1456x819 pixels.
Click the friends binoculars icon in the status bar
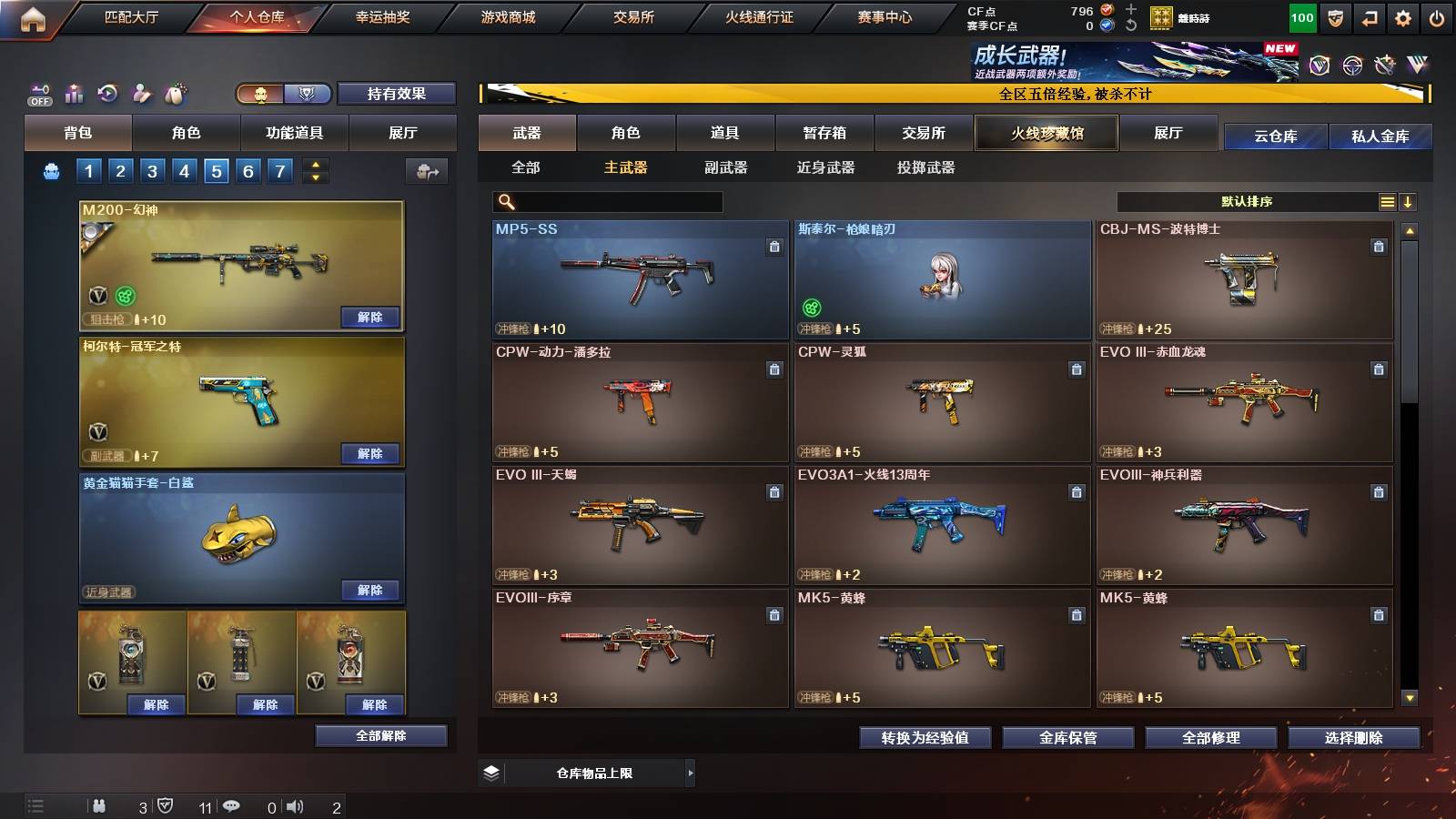click(x=100, y=805)
